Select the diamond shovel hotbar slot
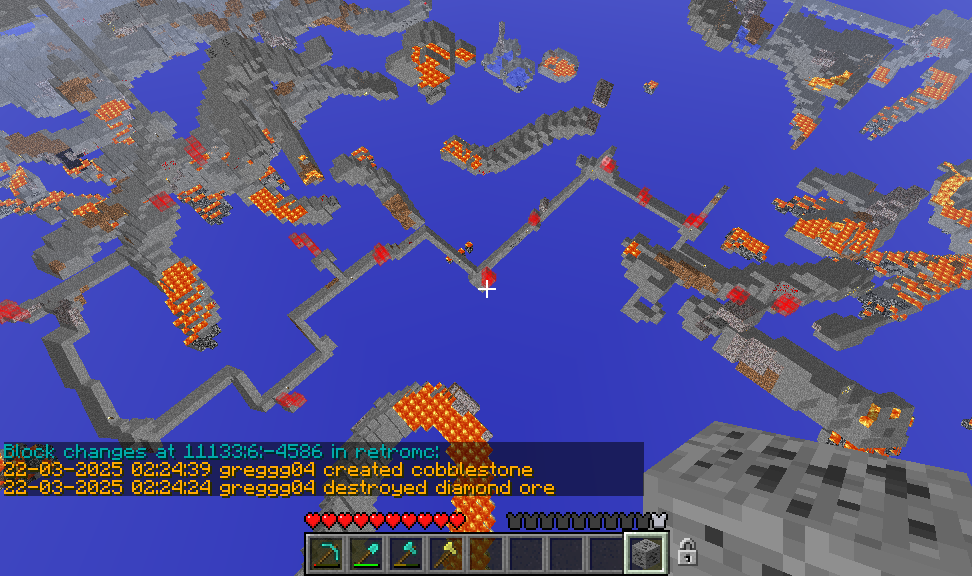 [366, 554]
